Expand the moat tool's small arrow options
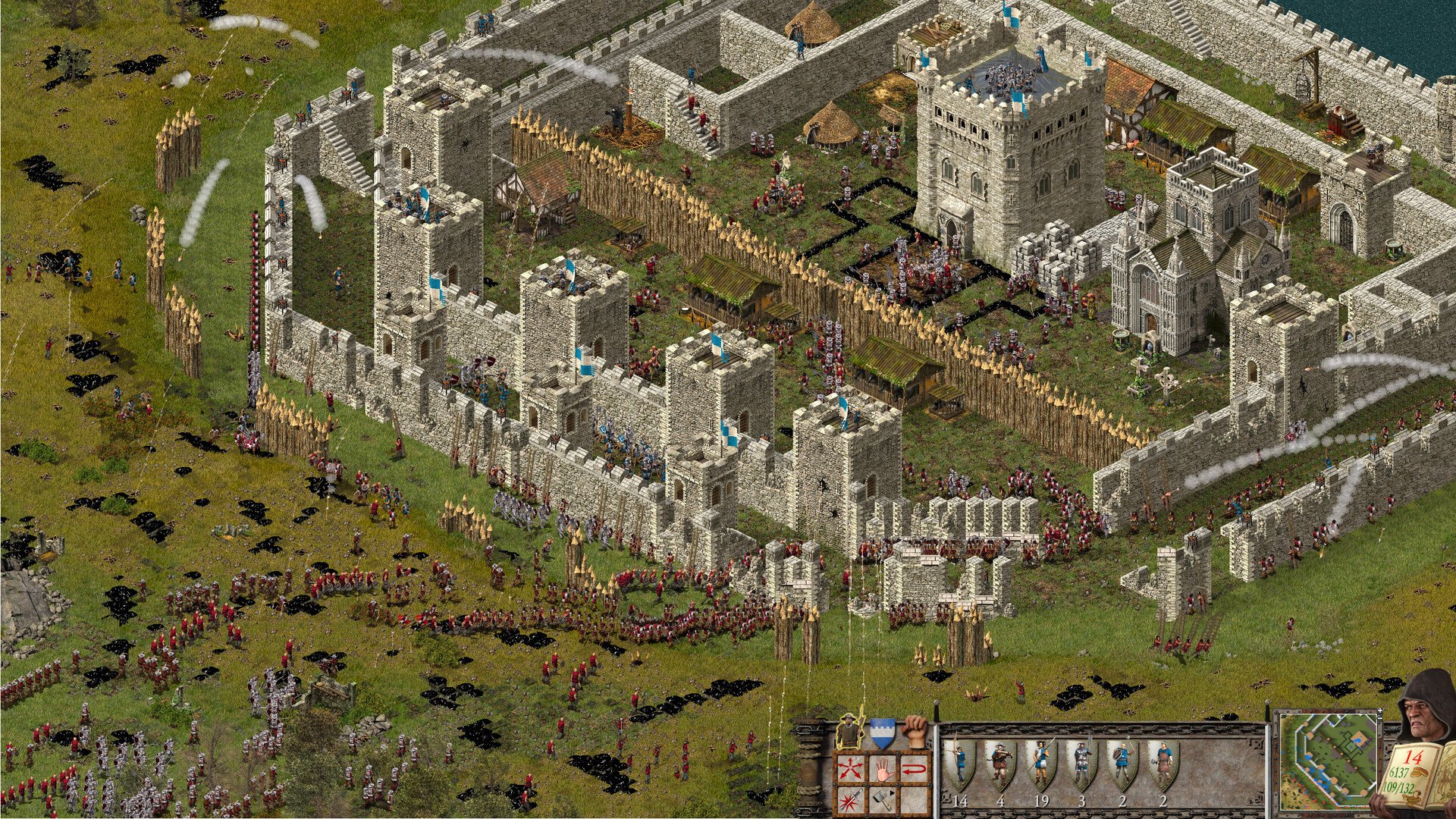The image size is (1456, 819). coord(891,793)
